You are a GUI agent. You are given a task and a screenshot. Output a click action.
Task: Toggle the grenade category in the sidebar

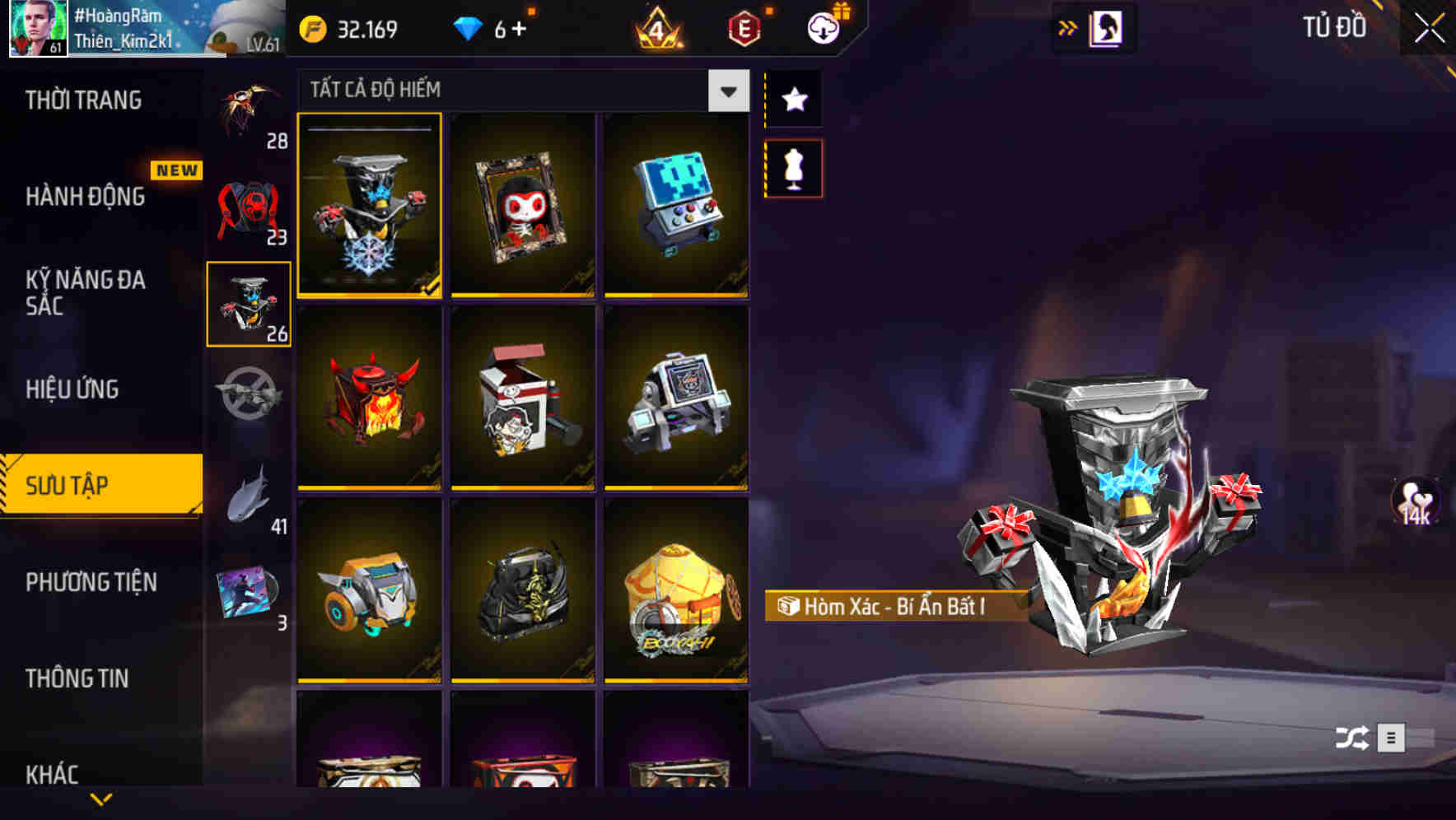click(247, 395)
